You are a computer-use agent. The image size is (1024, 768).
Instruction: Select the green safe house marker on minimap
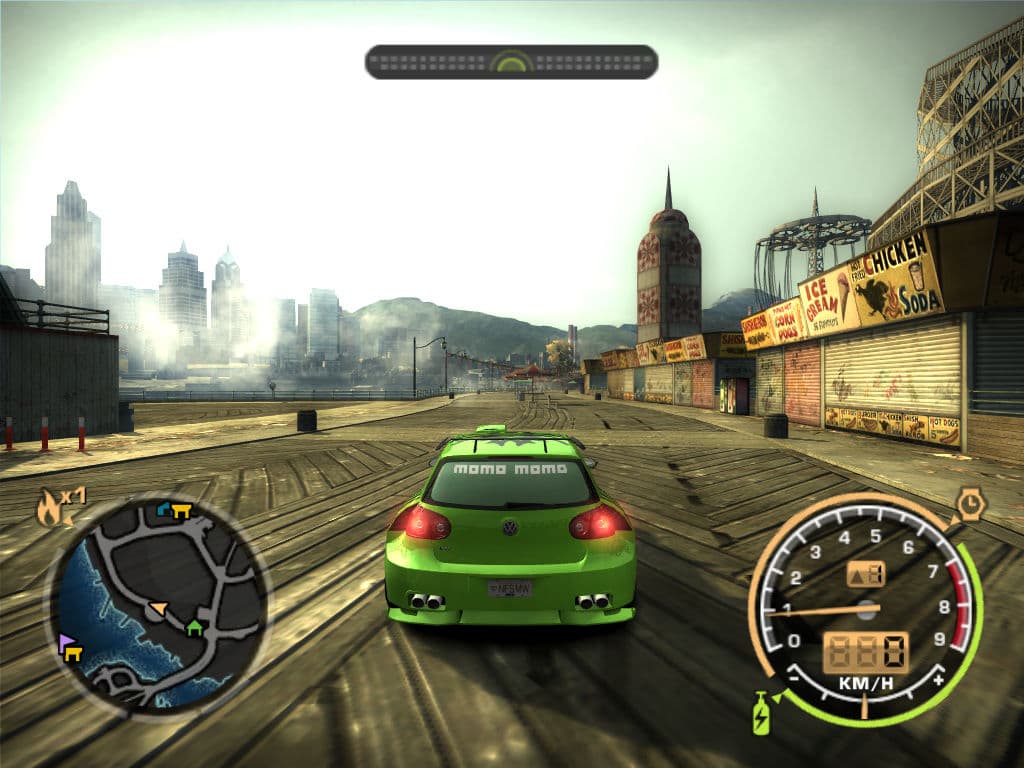194,627
